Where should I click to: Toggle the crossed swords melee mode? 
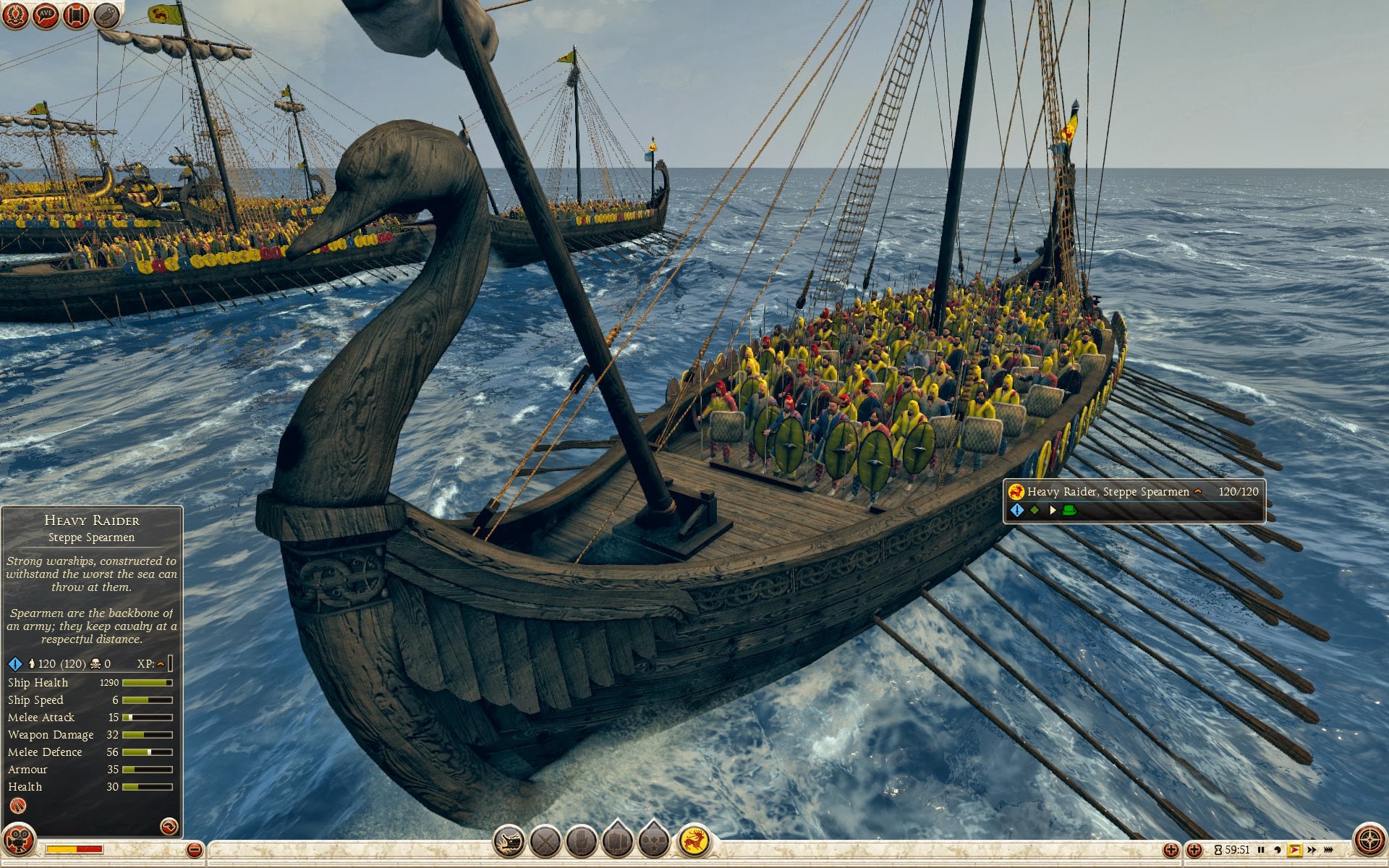545,842
